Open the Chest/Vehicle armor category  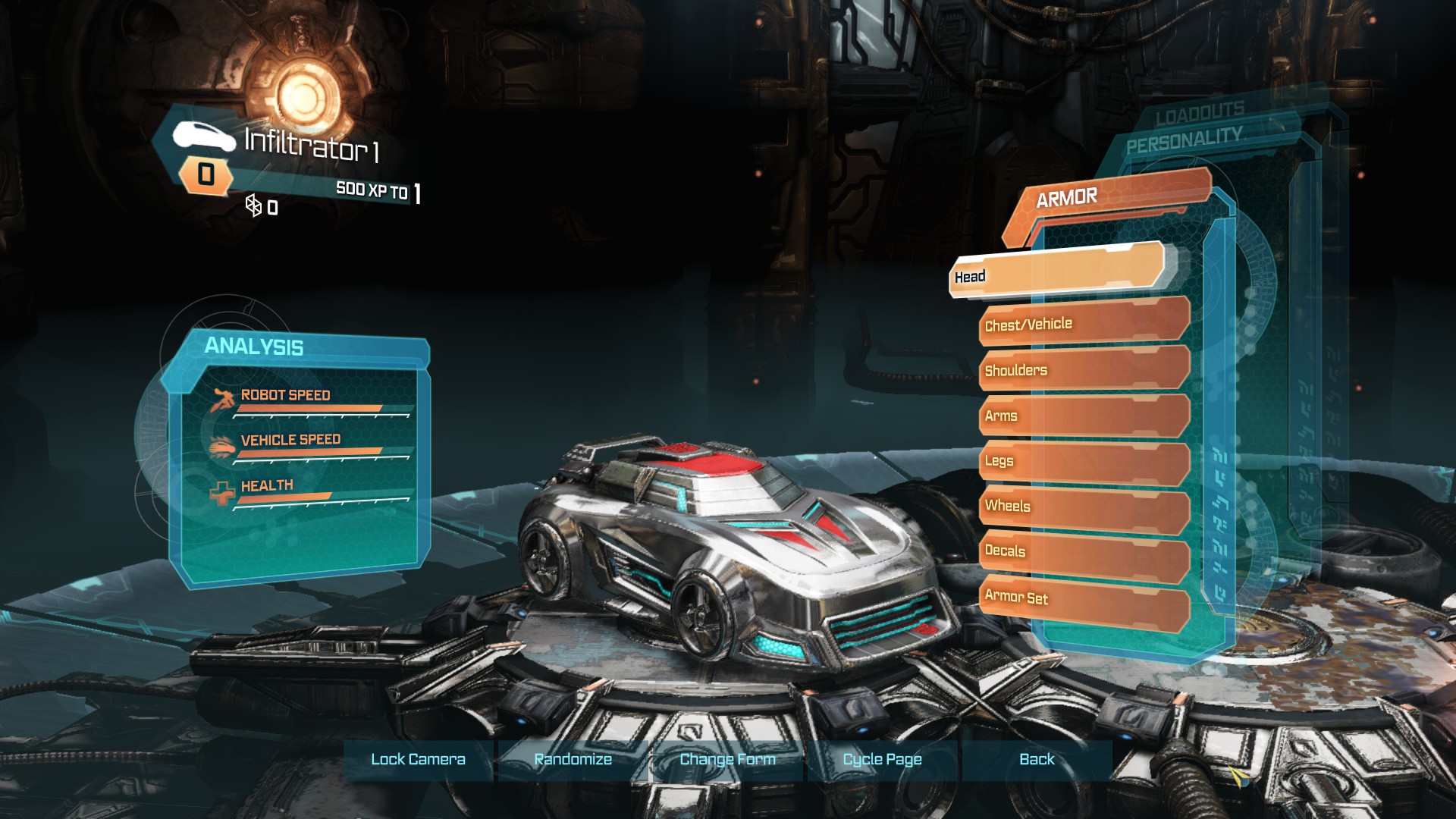tap(1083, 322)
